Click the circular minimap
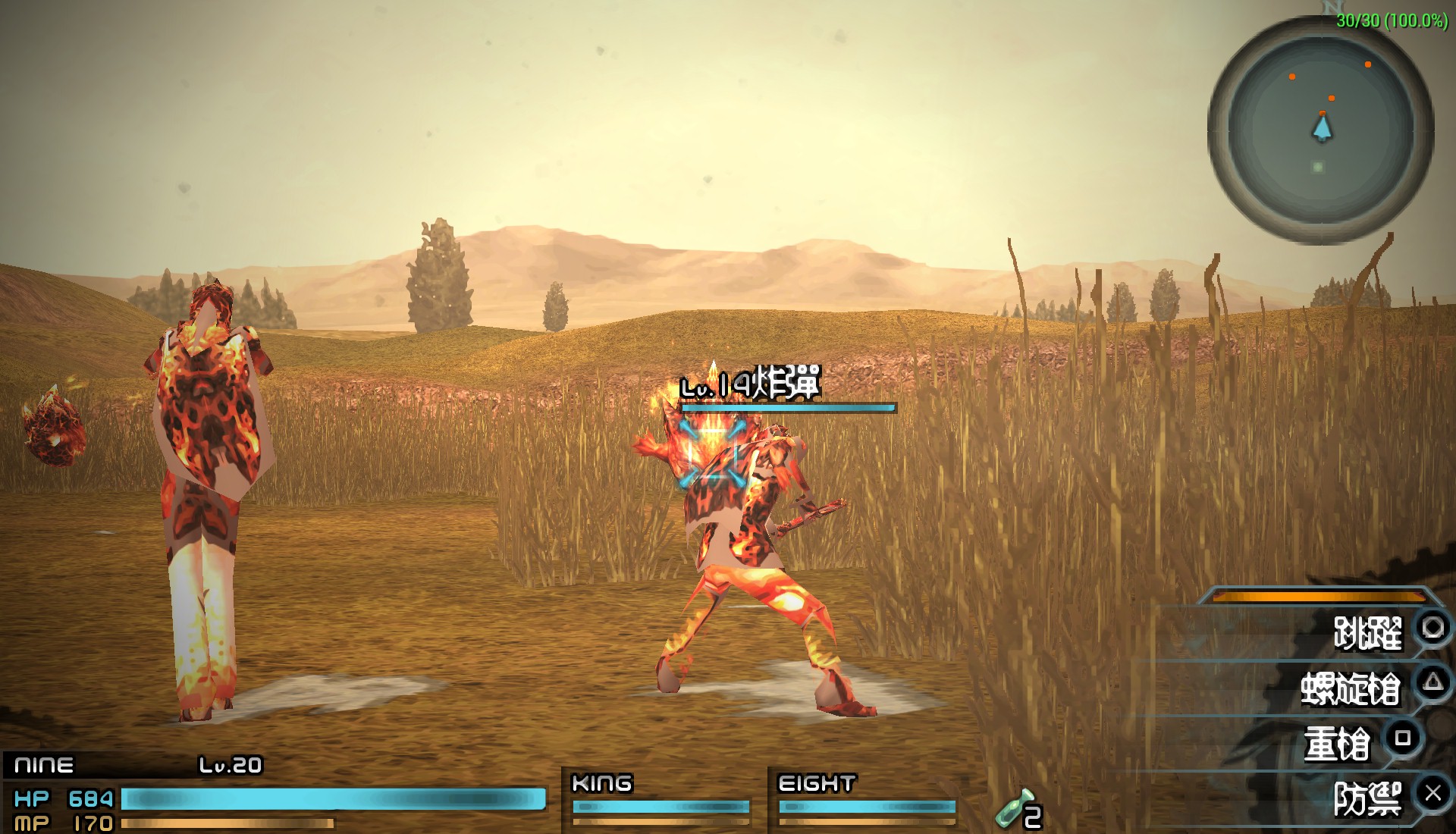 [1320, 129]
